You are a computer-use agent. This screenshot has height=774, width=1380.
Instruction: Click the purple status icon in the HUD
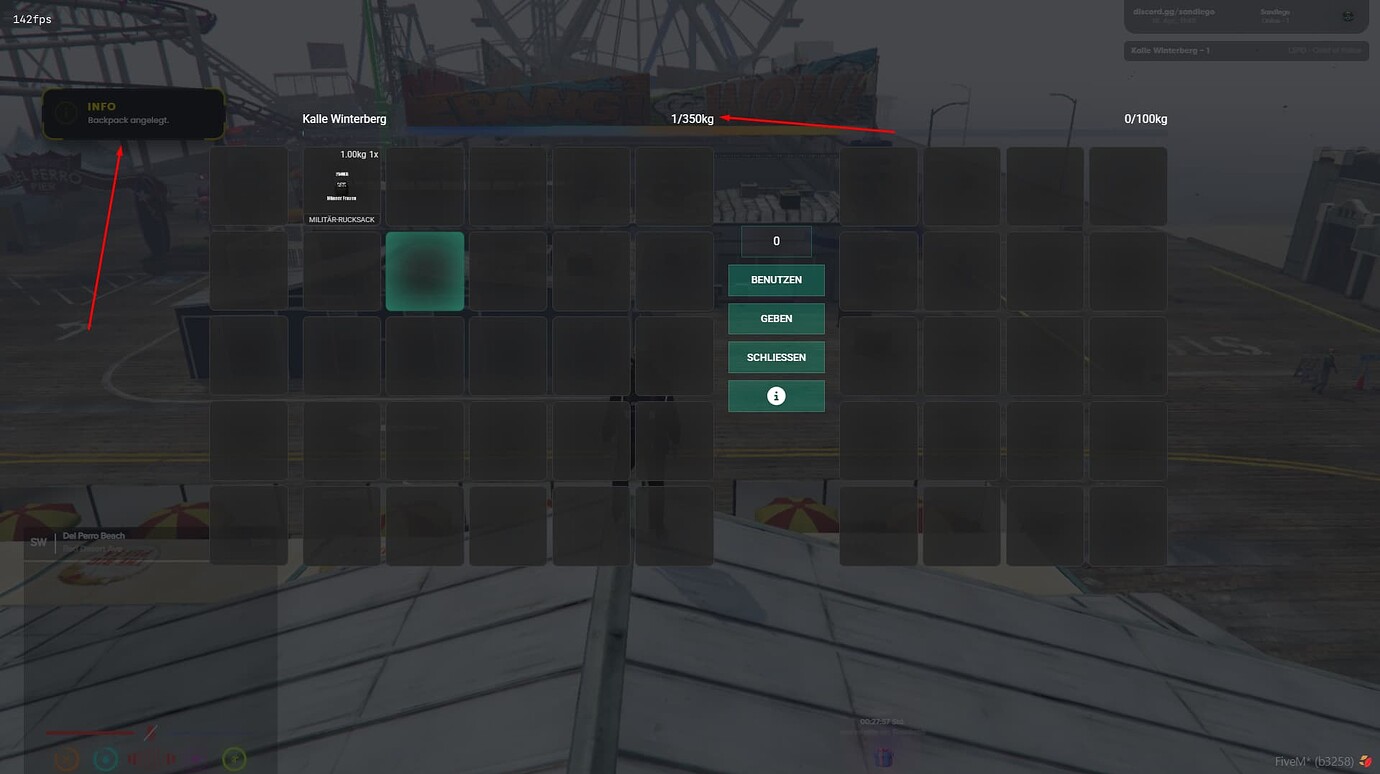(196, 759)
